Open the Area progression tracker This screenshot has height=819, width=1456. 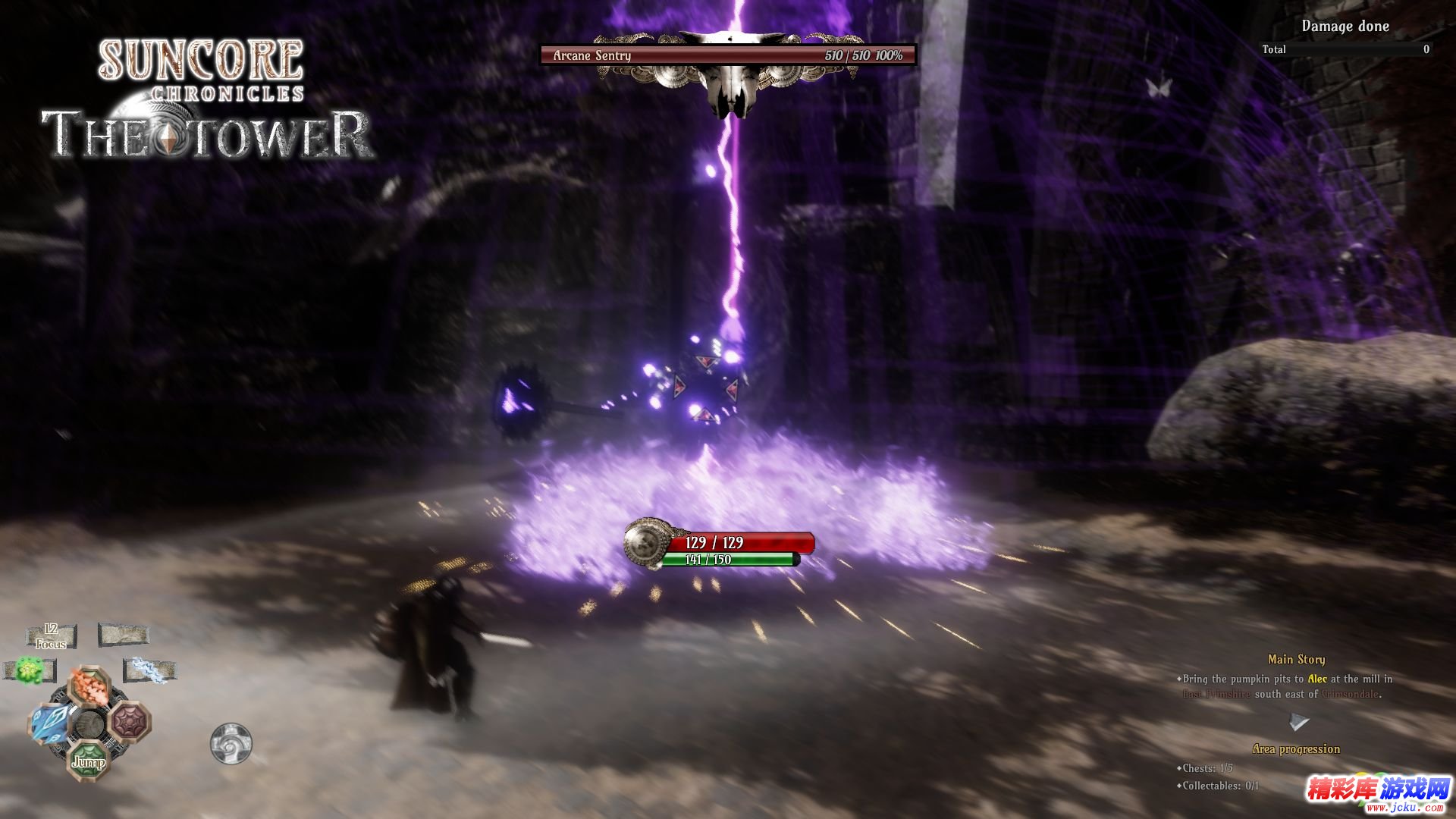click(1295, 749)
